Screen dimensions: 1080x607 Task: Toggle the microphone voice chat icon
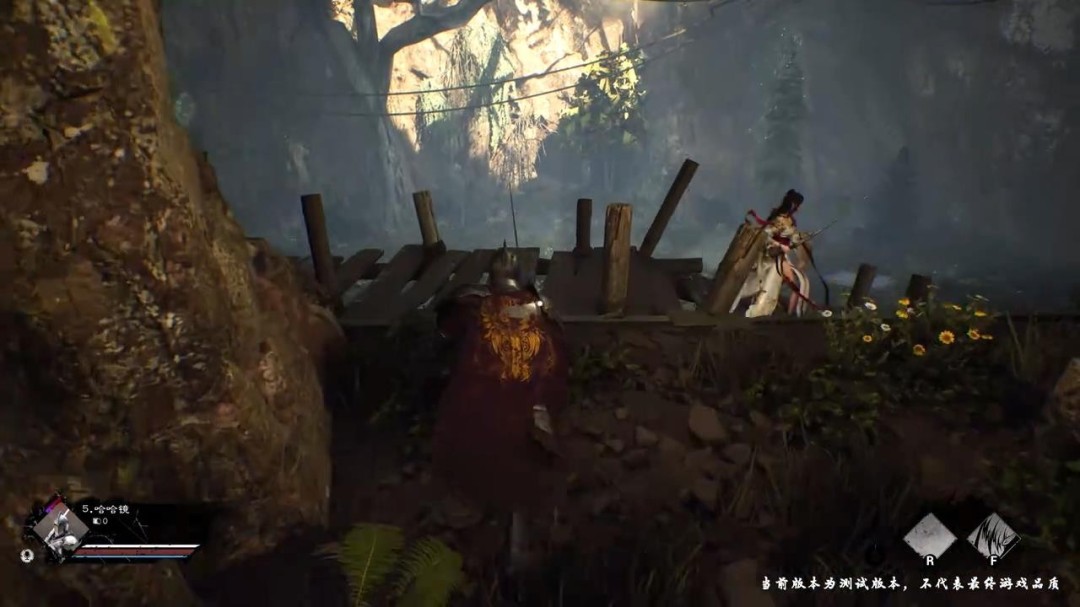[27, 553]
